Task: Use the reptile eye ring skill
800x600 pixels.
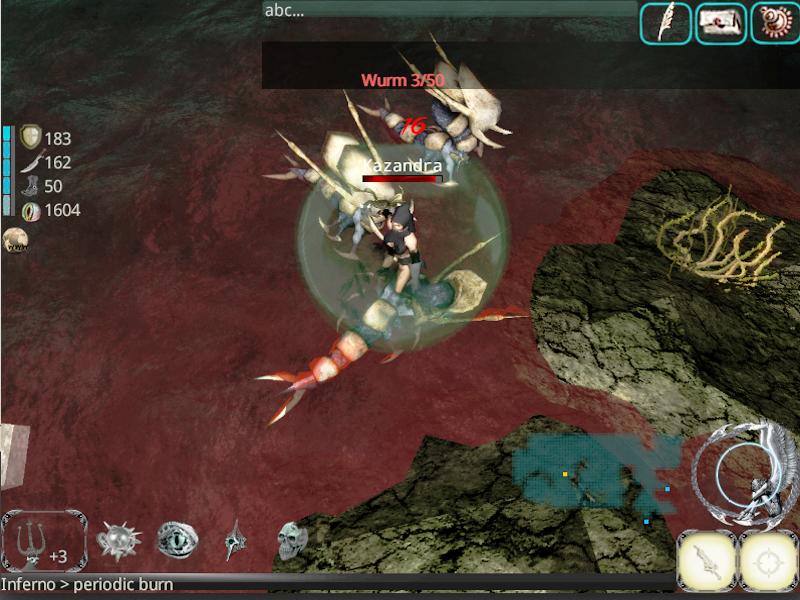Action: point(175,541)
